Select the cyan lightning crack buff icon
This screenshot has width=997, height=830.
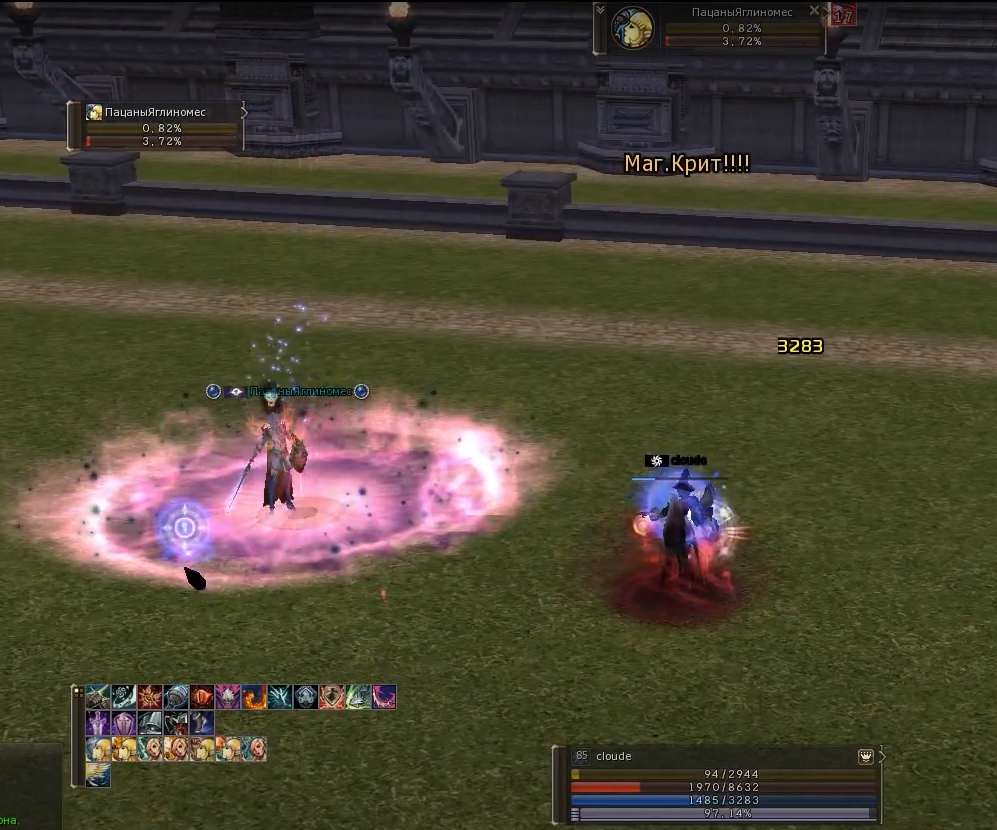click(x=280, y=697)
